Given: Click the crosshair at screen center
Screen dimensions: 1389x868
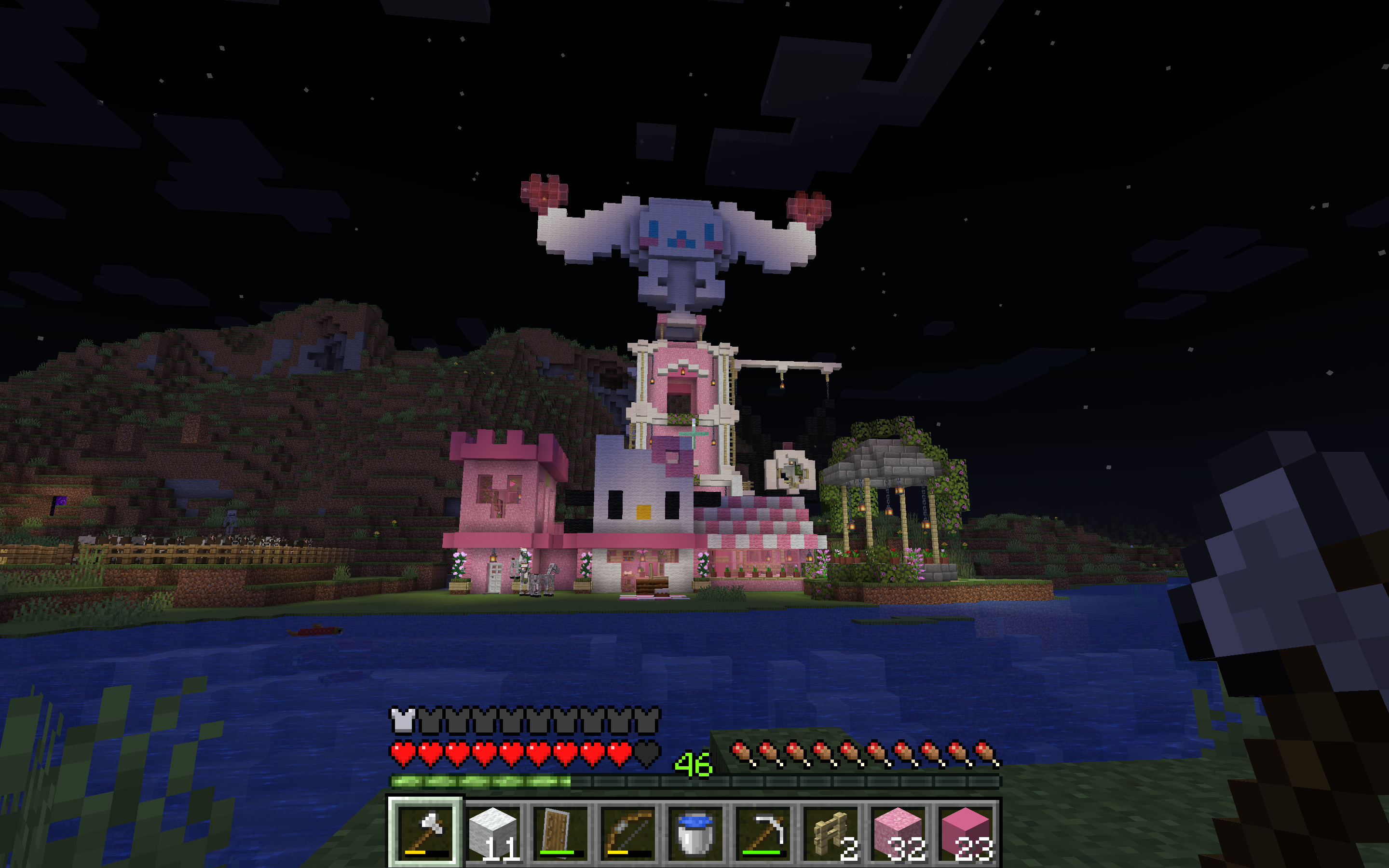Looking at the screenshot, I should point(694,434).
